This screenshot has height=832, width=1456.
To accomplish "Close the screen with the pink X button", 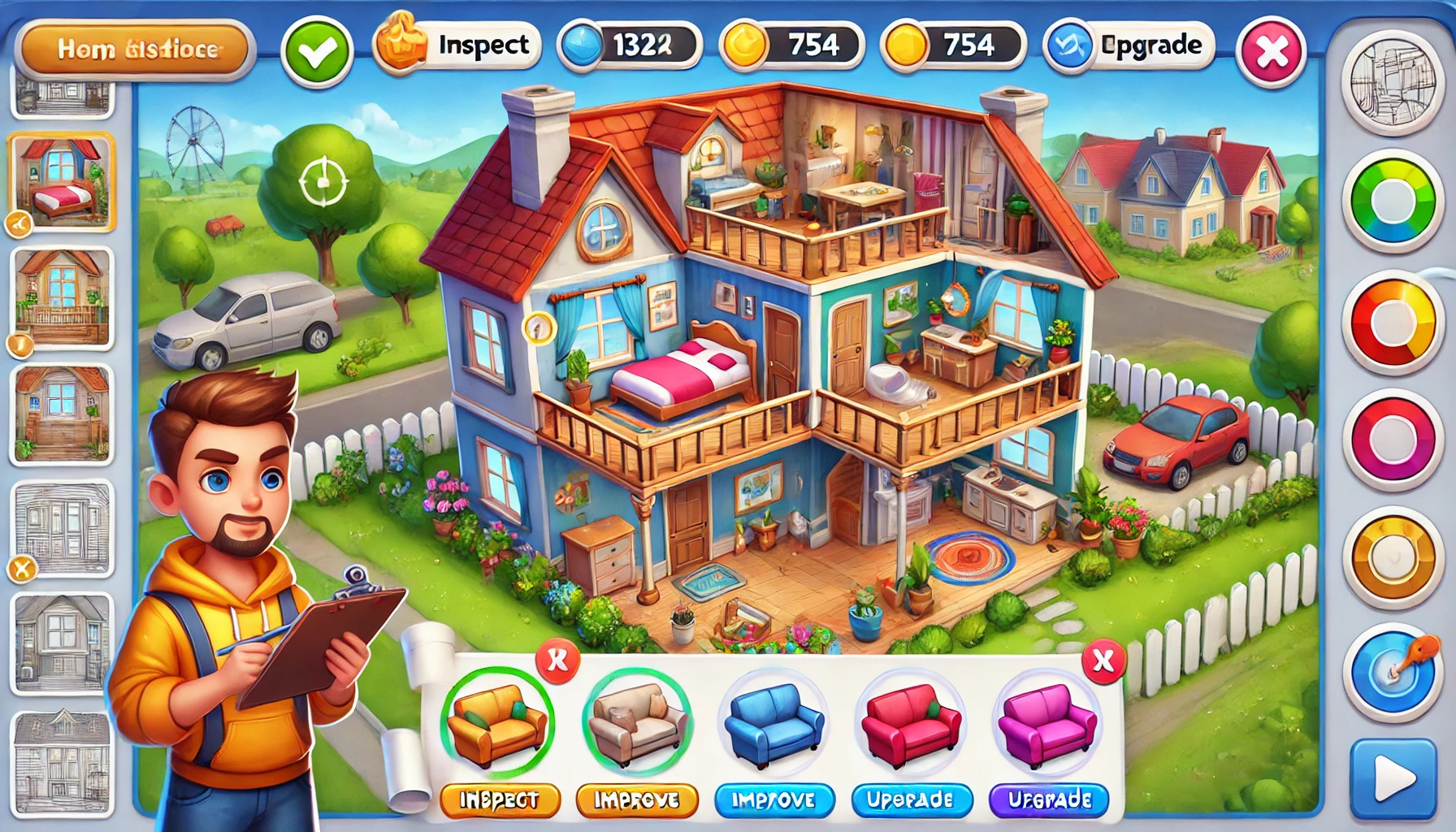I will 1271,52.
